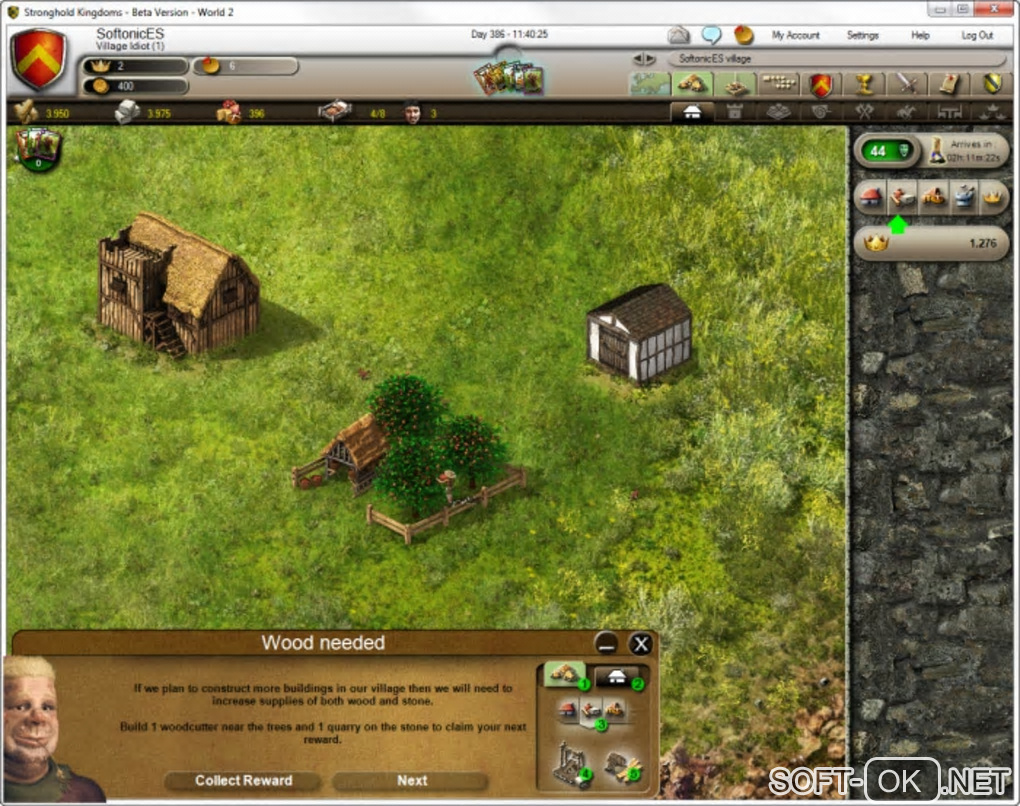Select the red-roofed house building category
1020x806 pixels.
click(869, 197)
